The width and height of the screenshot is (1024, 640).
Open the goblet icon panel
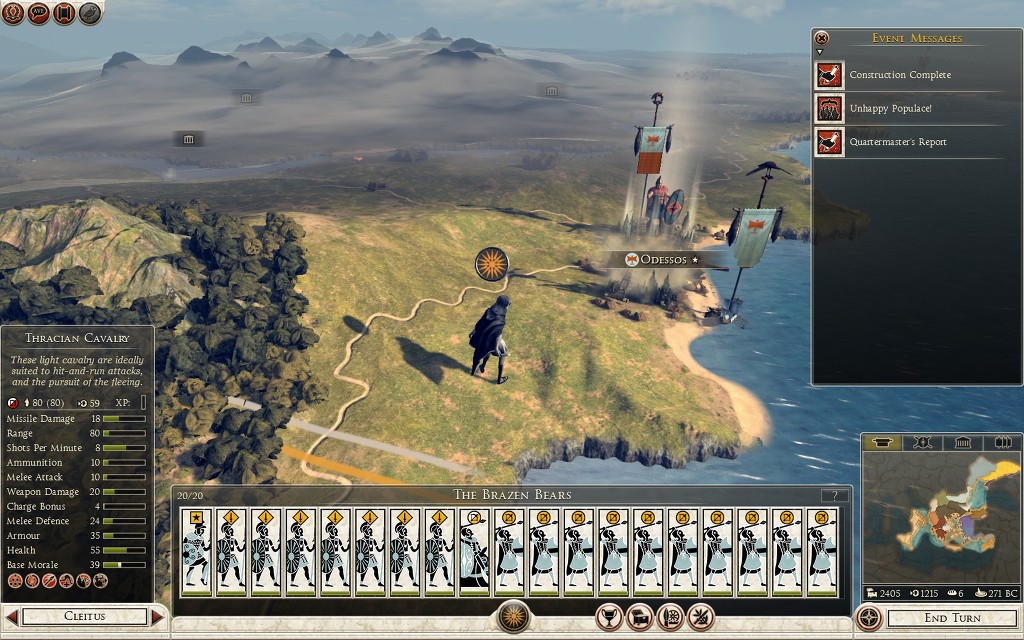tap(610, 617)
